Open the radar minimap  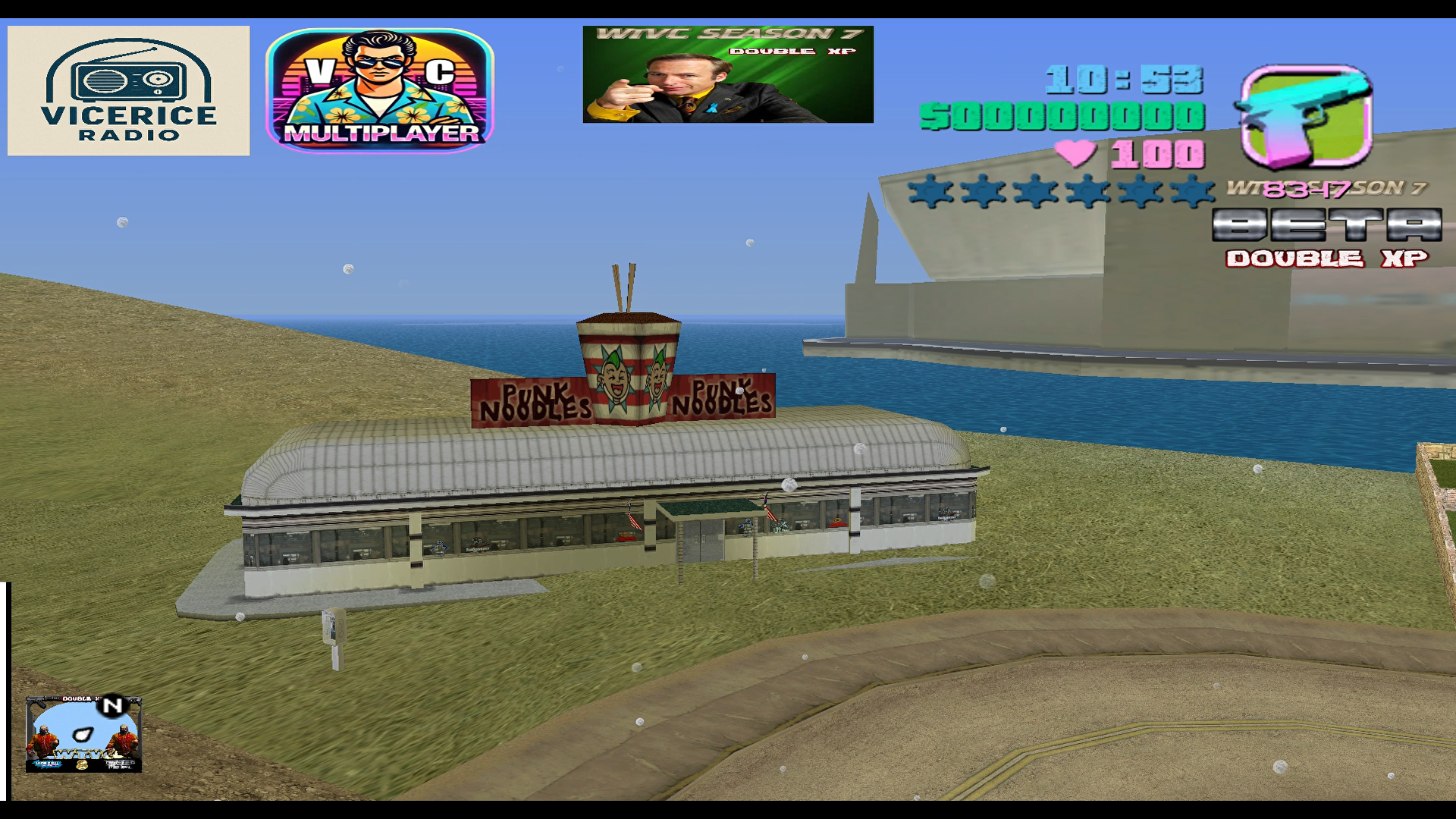pyautogui.click(x=83, y=734)
